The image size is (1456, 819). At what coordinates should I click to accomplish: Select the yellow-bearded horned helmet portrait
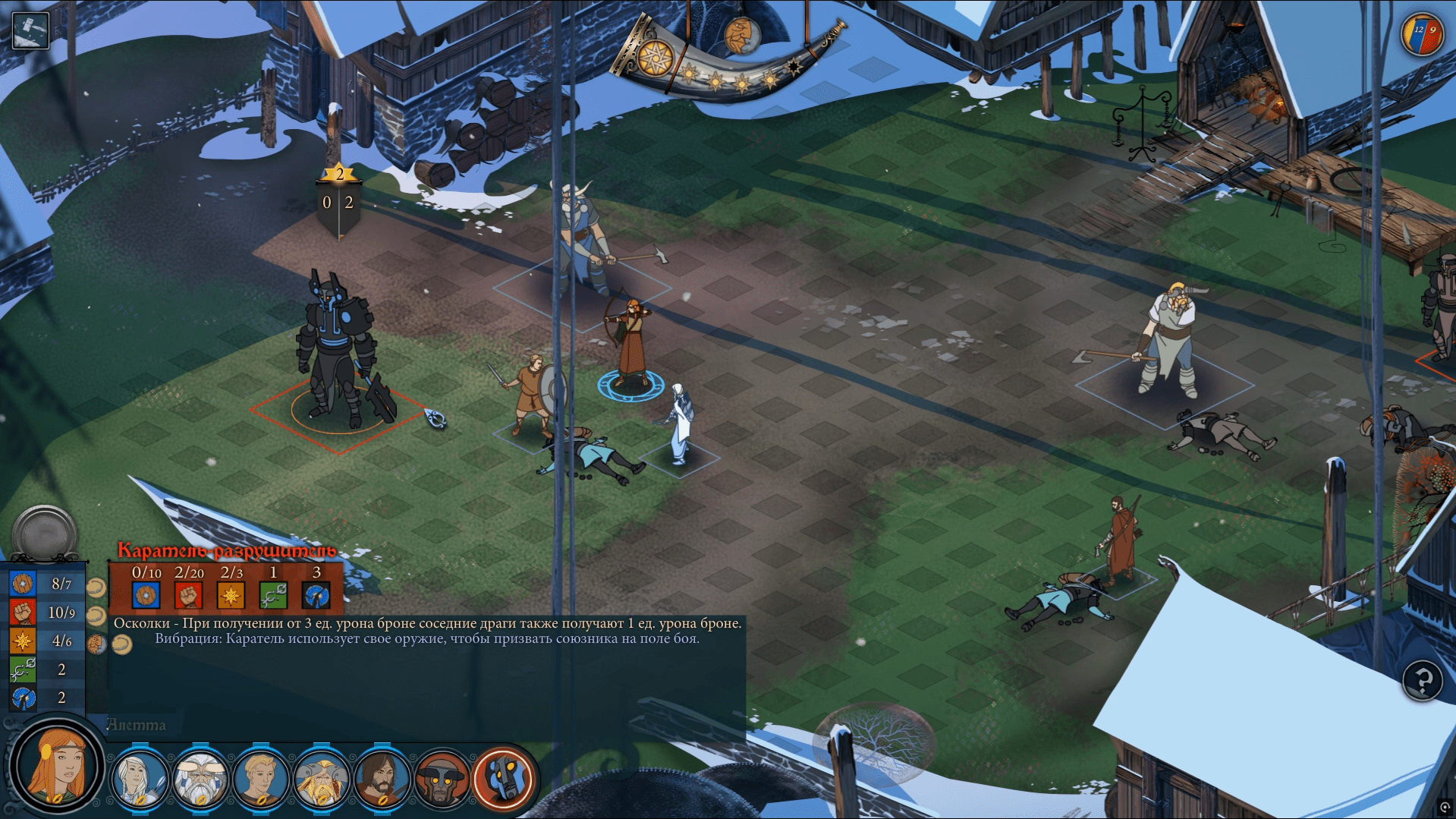coord(322,779)
